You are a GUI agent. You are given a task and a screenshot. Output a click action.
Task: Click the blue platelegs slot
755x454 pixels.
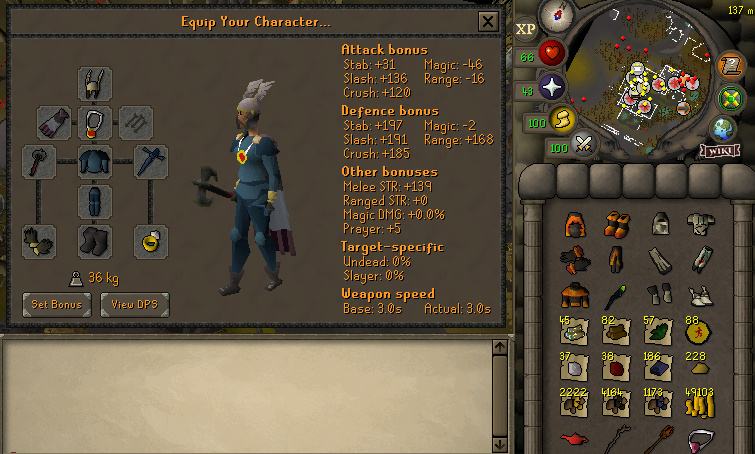[95, 200]
